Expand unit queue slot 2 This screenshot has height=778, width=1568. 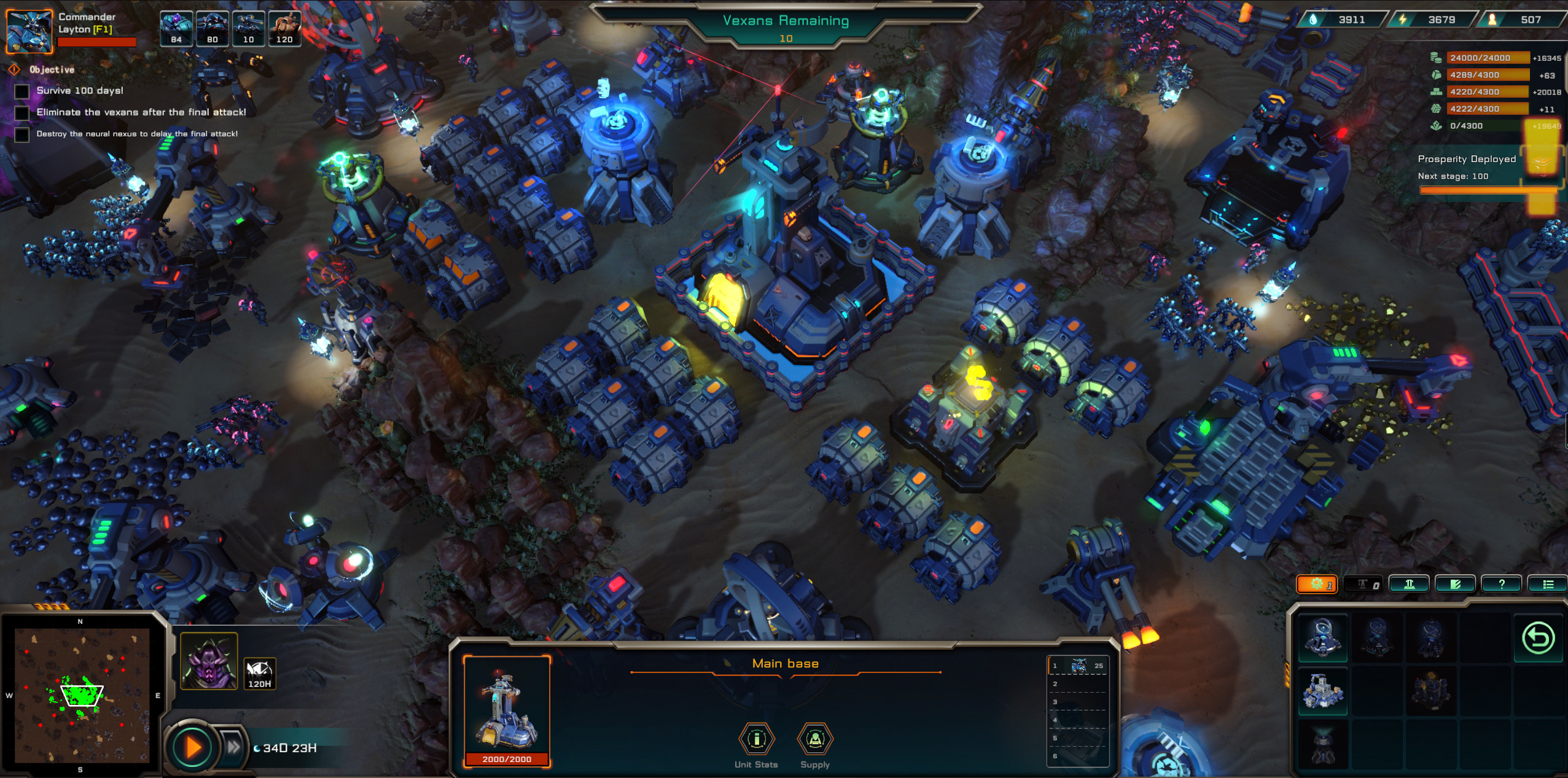(1078, 683)
